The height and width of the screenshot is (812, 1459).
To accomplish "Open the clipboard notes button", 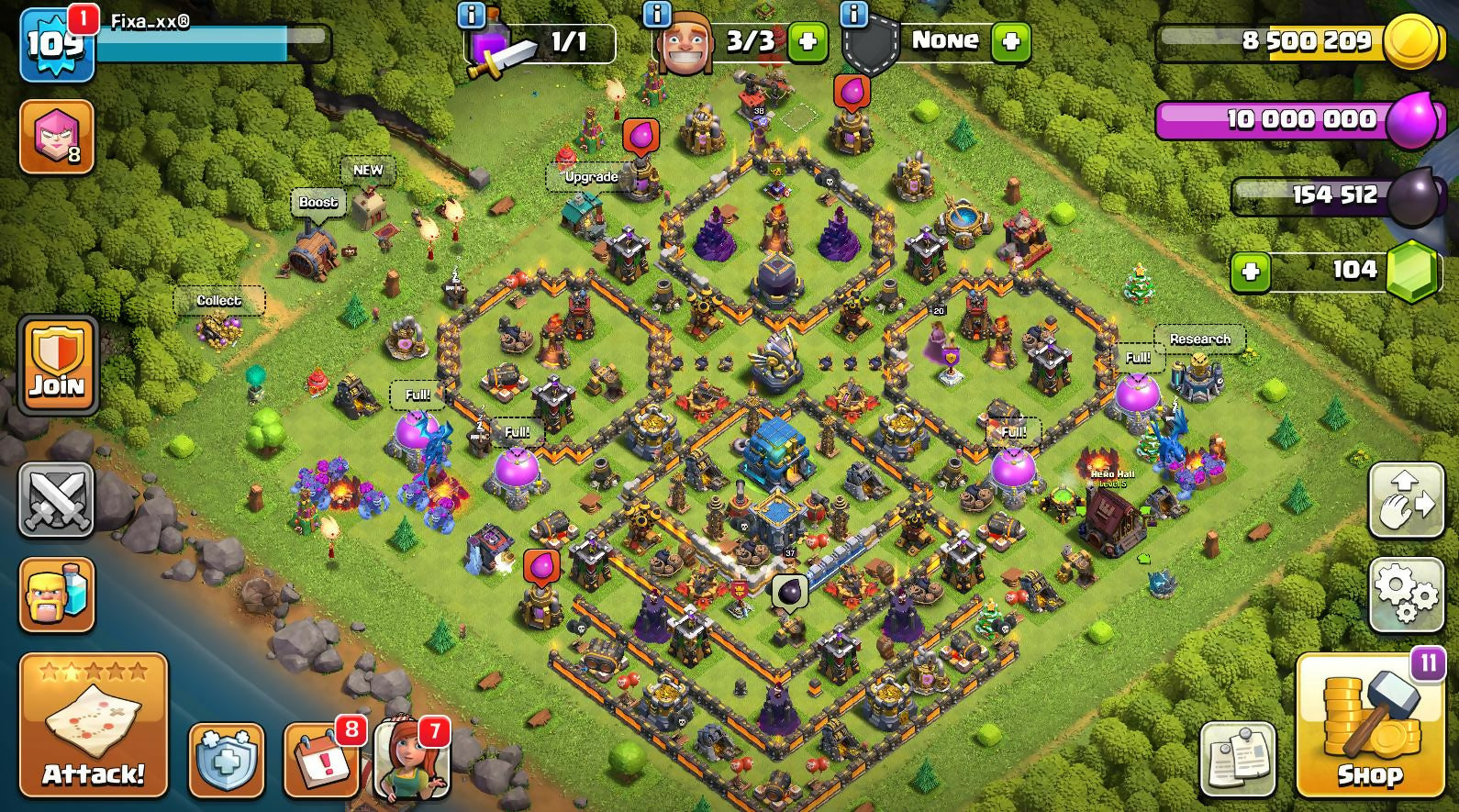I will click(1237, 759).
